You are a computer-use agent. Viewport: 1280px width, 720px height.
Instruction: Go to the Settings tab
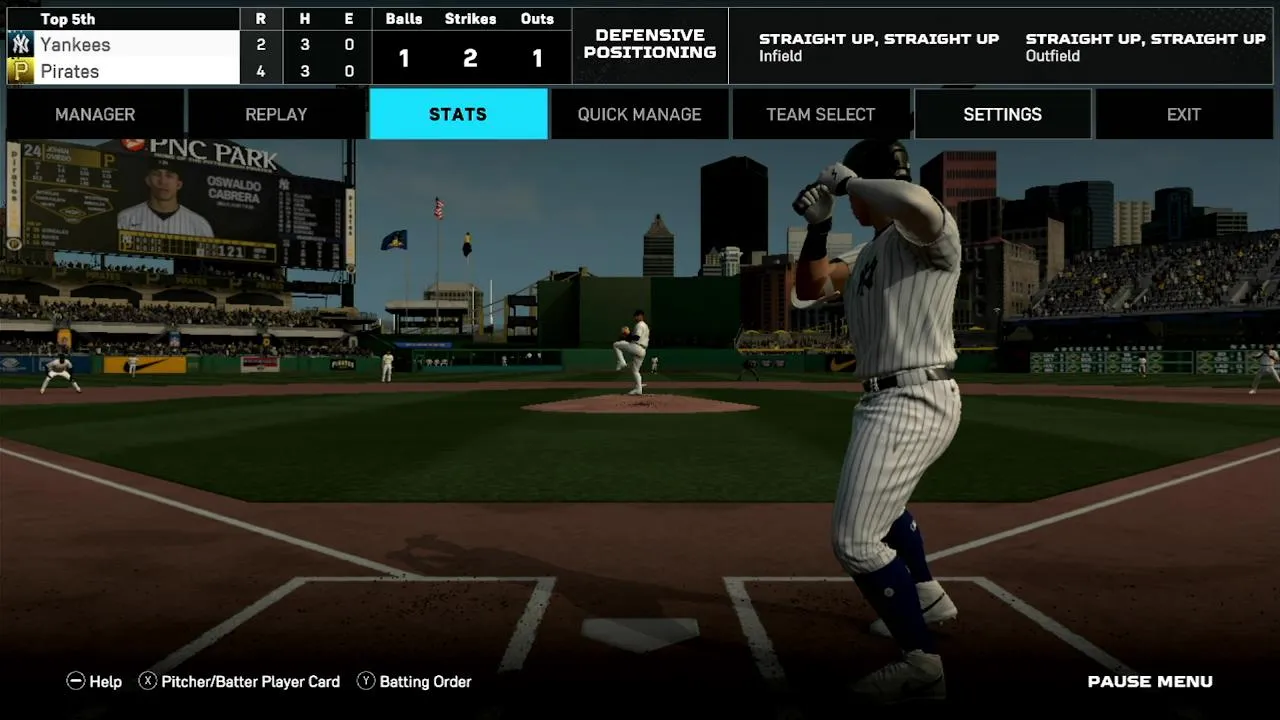pos(1002,114)
